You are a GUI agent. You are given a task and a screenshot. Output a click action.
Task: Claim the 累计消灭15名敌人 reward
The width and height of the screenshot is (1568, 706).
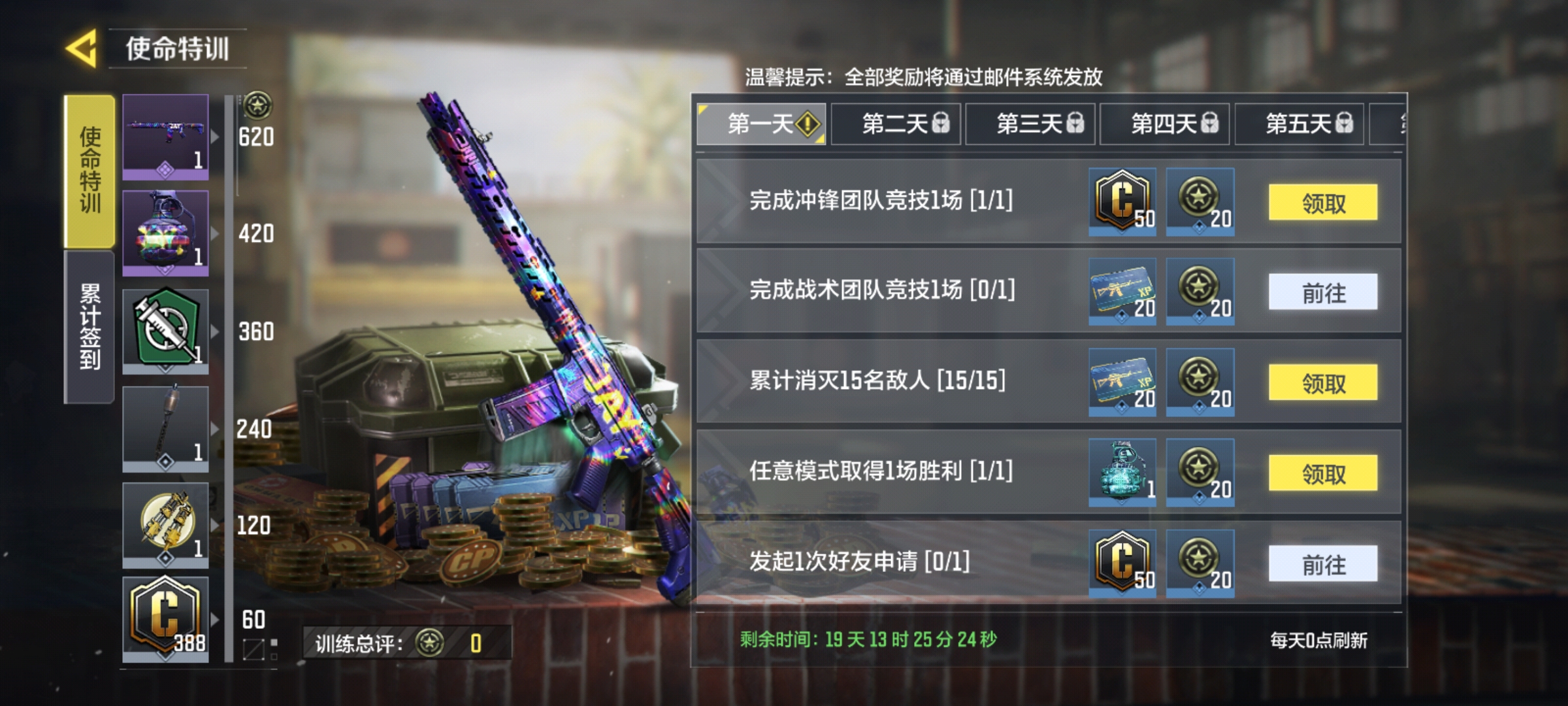pyautogui.click(x=1322, y=382)
